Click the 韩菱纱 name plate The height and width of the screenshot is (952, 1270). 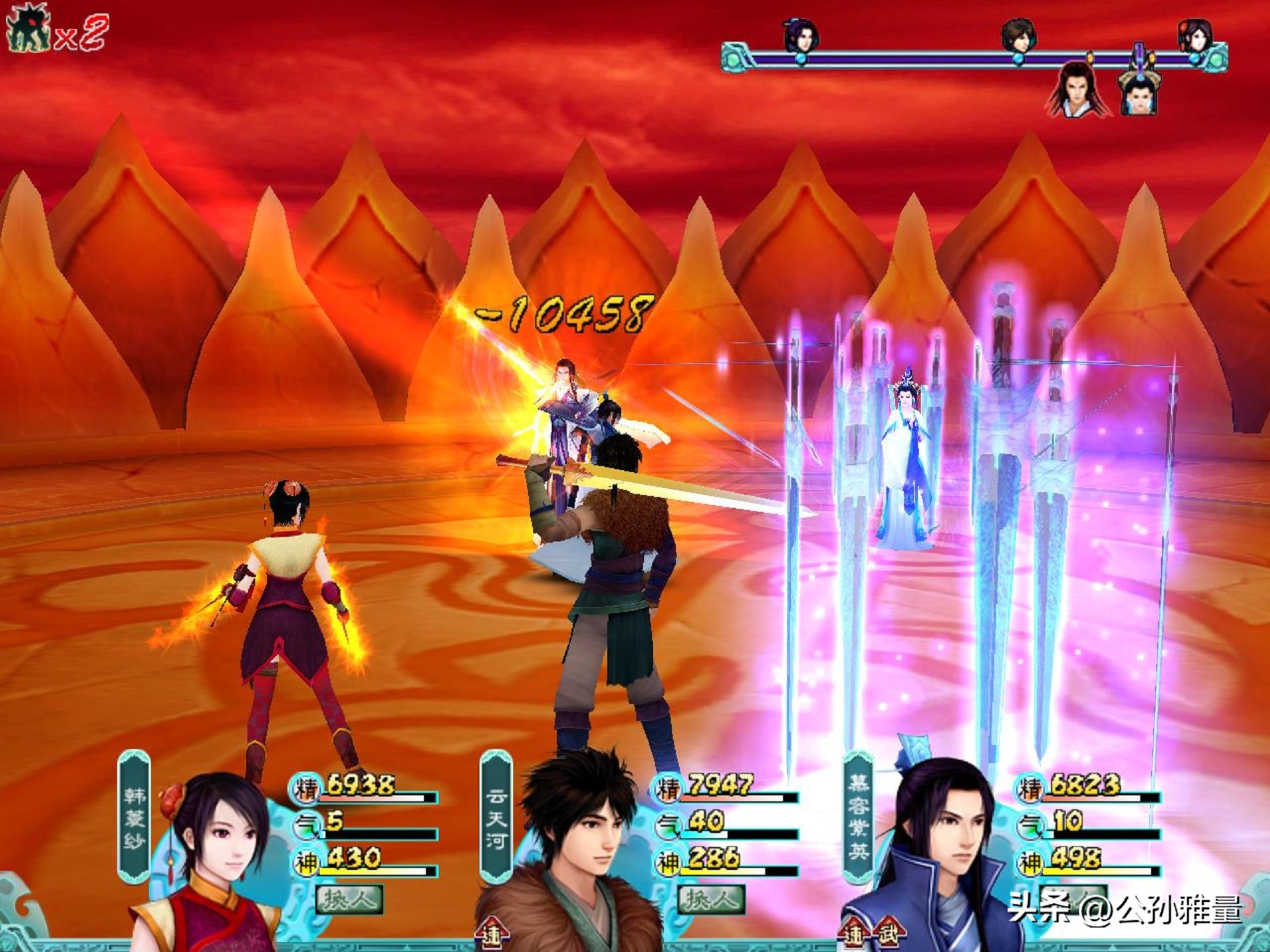click(x=134, y=816)
